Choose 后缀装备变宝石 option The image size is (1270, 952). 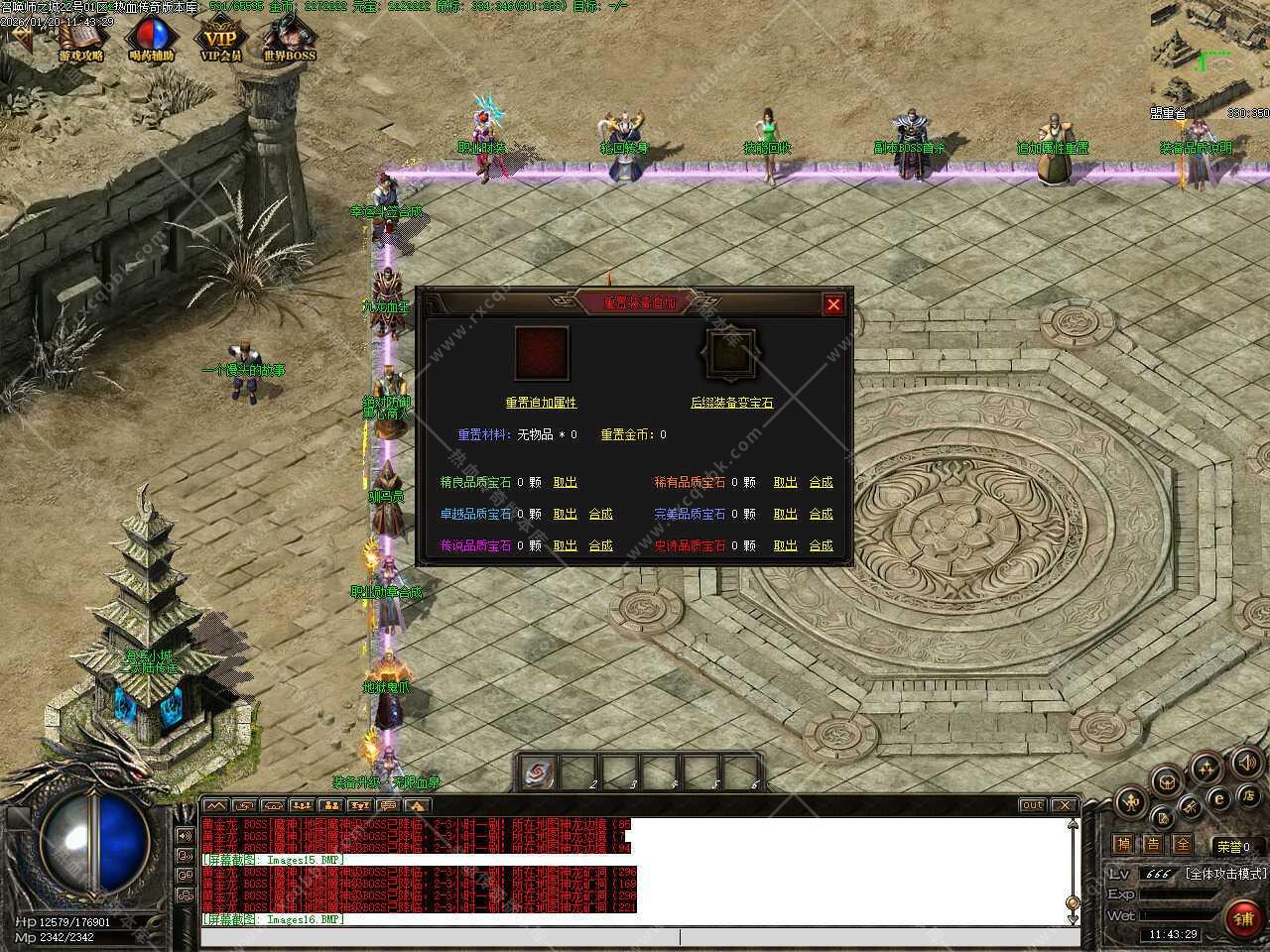[x=731, y=403]
